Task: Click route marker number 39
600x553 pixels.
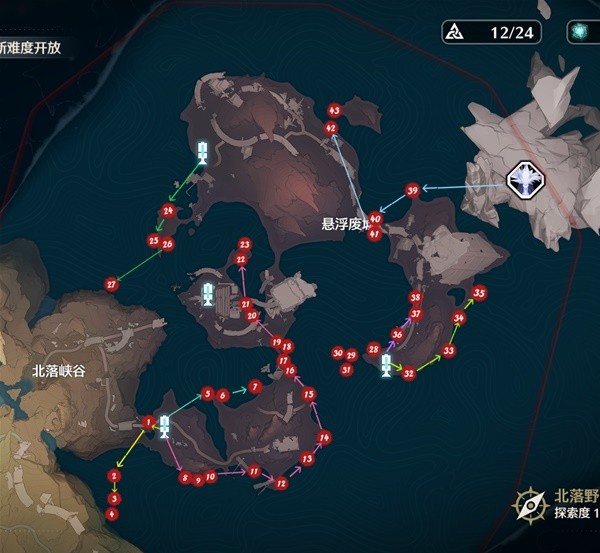Action: tap(412, 190)
